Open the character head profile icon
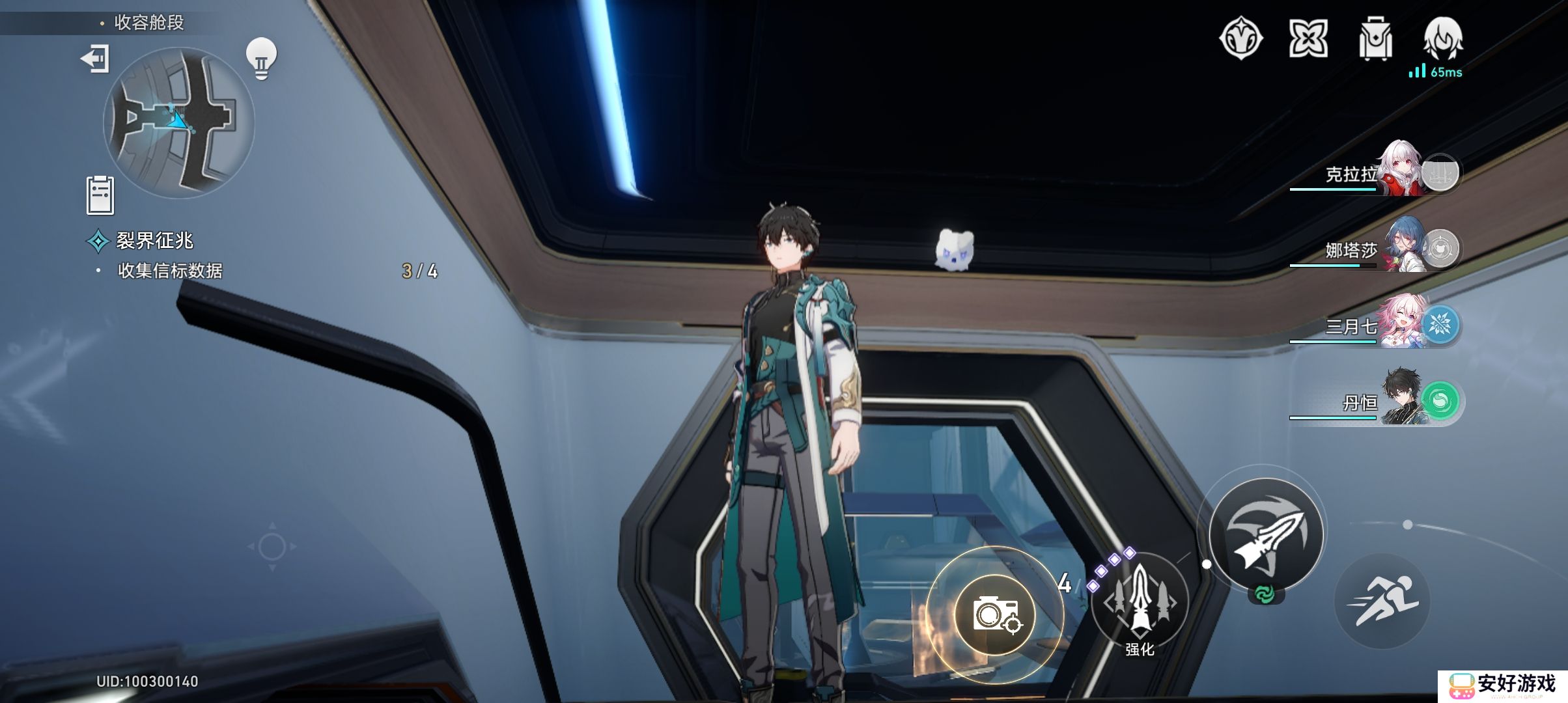1568x703 pixels. (x=1443, y=37)
